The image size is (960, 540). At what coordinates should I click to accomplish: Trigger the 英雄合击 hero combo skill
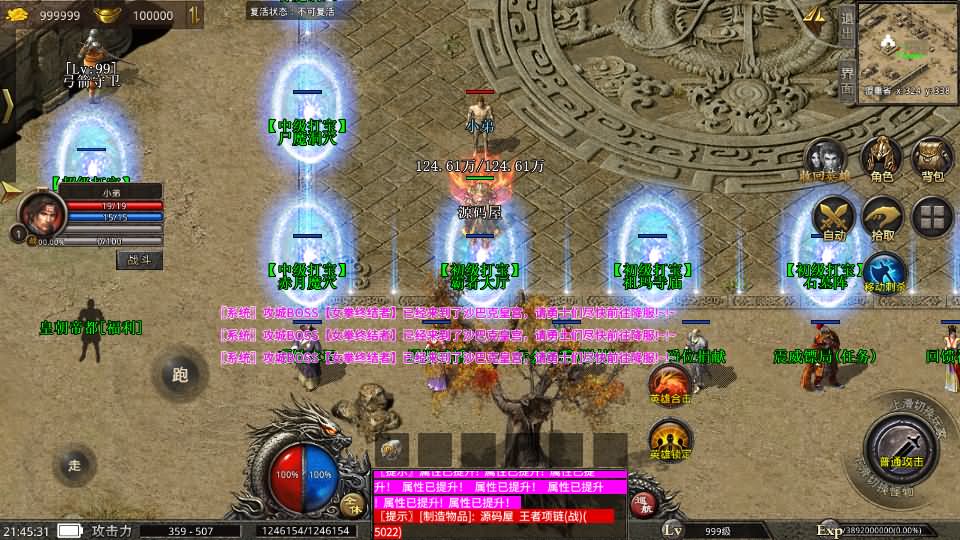click(x=668, y=384)
